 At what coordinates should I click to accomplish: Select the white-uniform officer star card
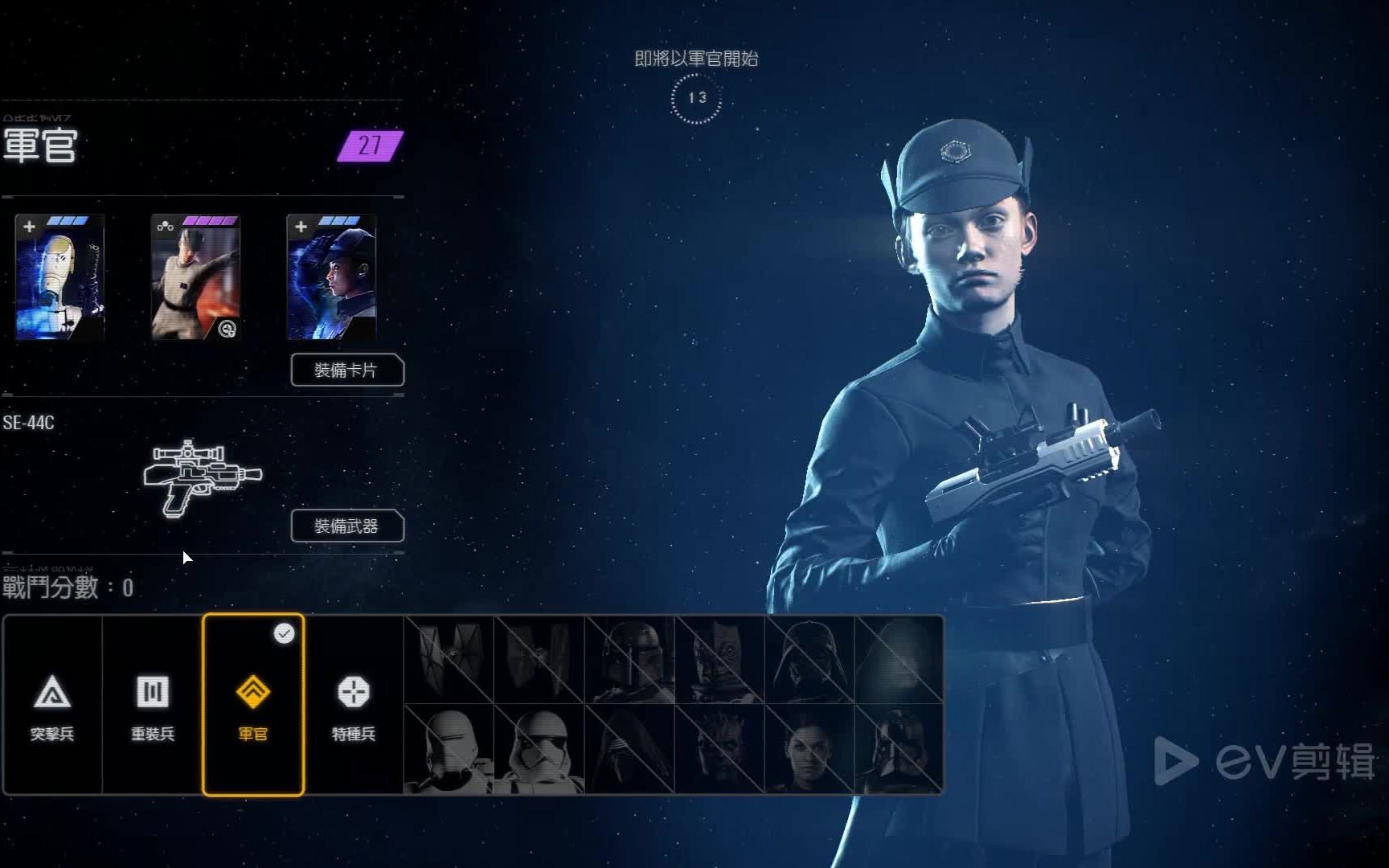tap(195, 277)
